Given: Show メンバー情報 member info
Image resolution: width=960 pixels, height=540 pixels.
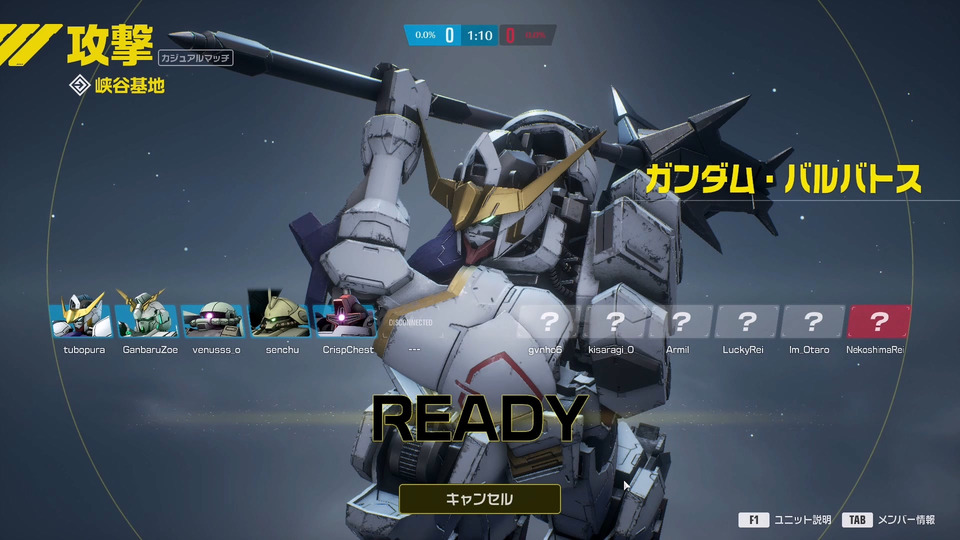Looking at the screenshot, I should coord(890,520).
